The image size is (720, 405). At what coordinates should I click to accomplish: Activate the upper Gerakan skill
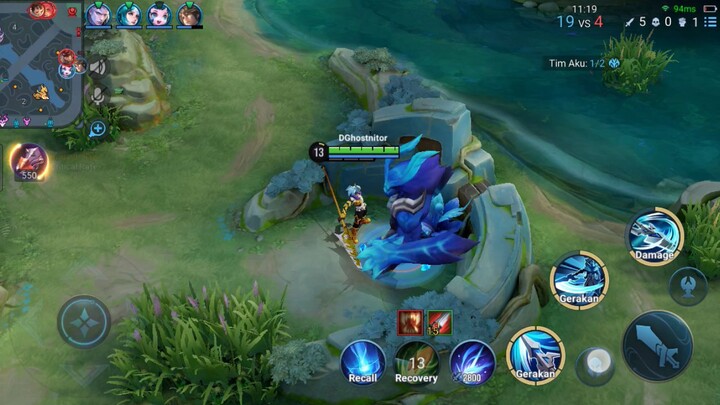[579, 278]
